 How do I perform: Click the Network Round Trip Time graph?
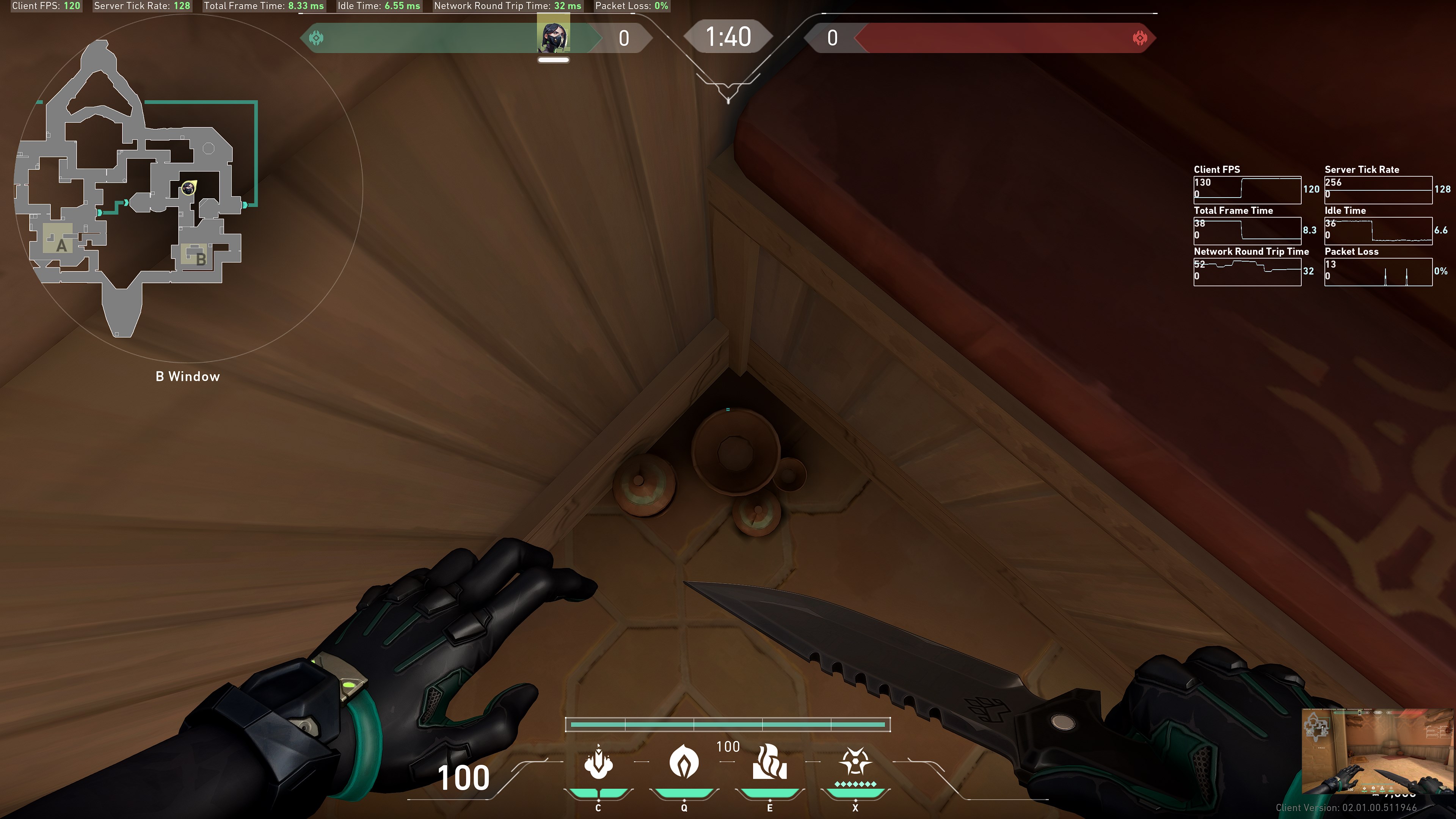pos(1247,271)
